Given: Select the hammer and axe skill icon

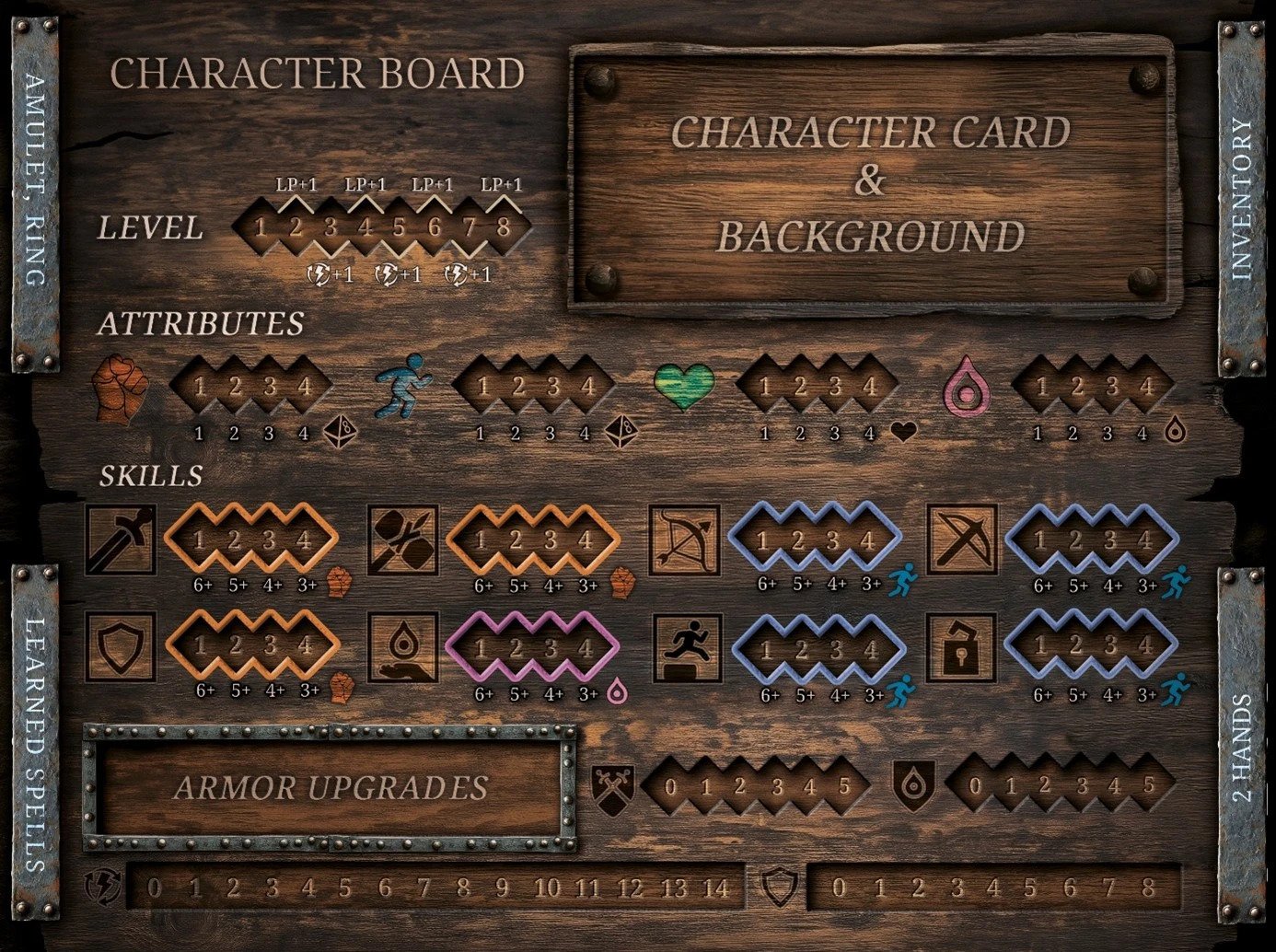Looking at the screenshot, I should pyautogui.click(x=402, y=540).
